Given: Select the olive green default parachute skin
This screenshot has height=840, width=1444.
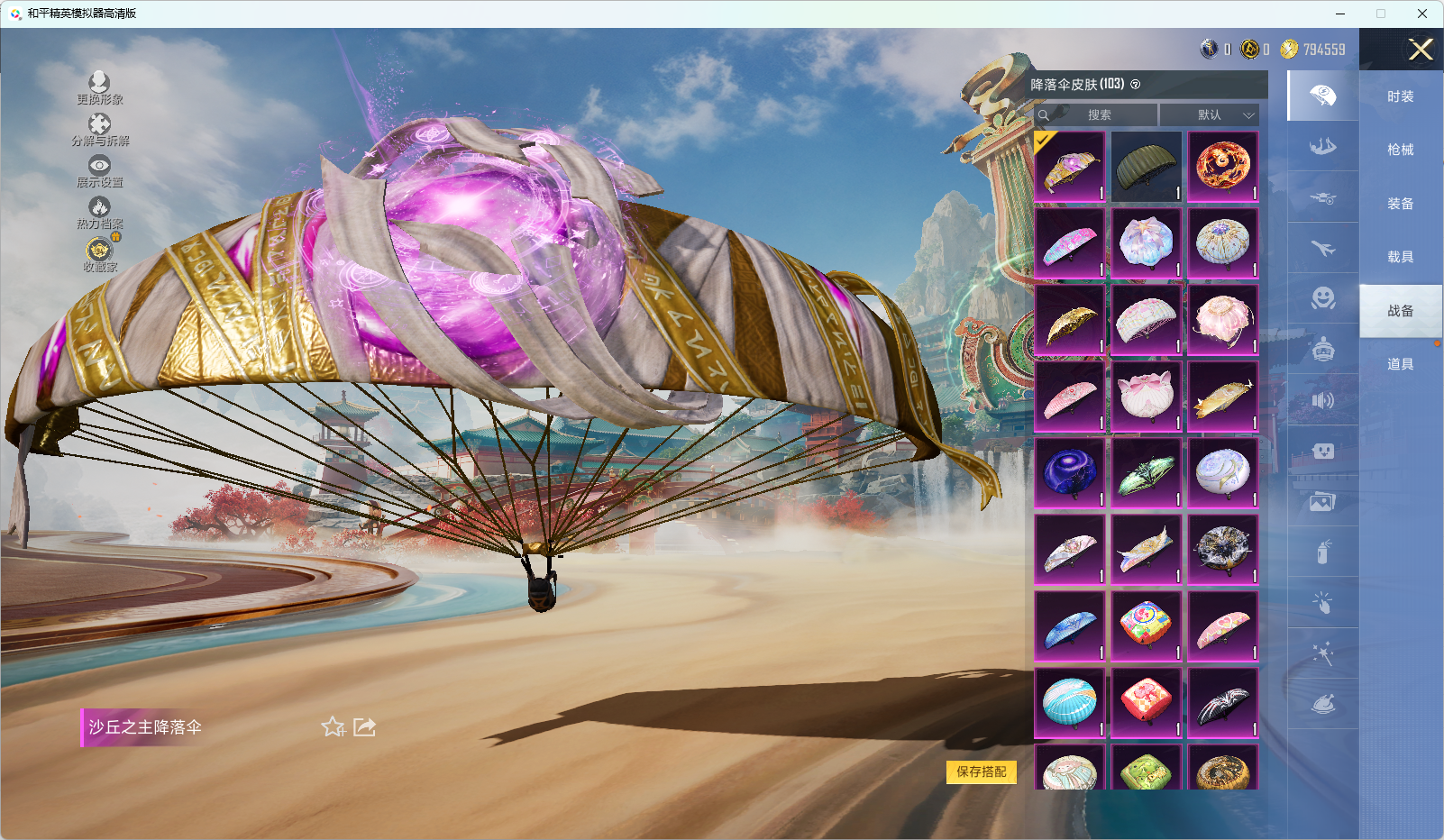Looking at the screenshot, I should click(x=1146, y=167).
